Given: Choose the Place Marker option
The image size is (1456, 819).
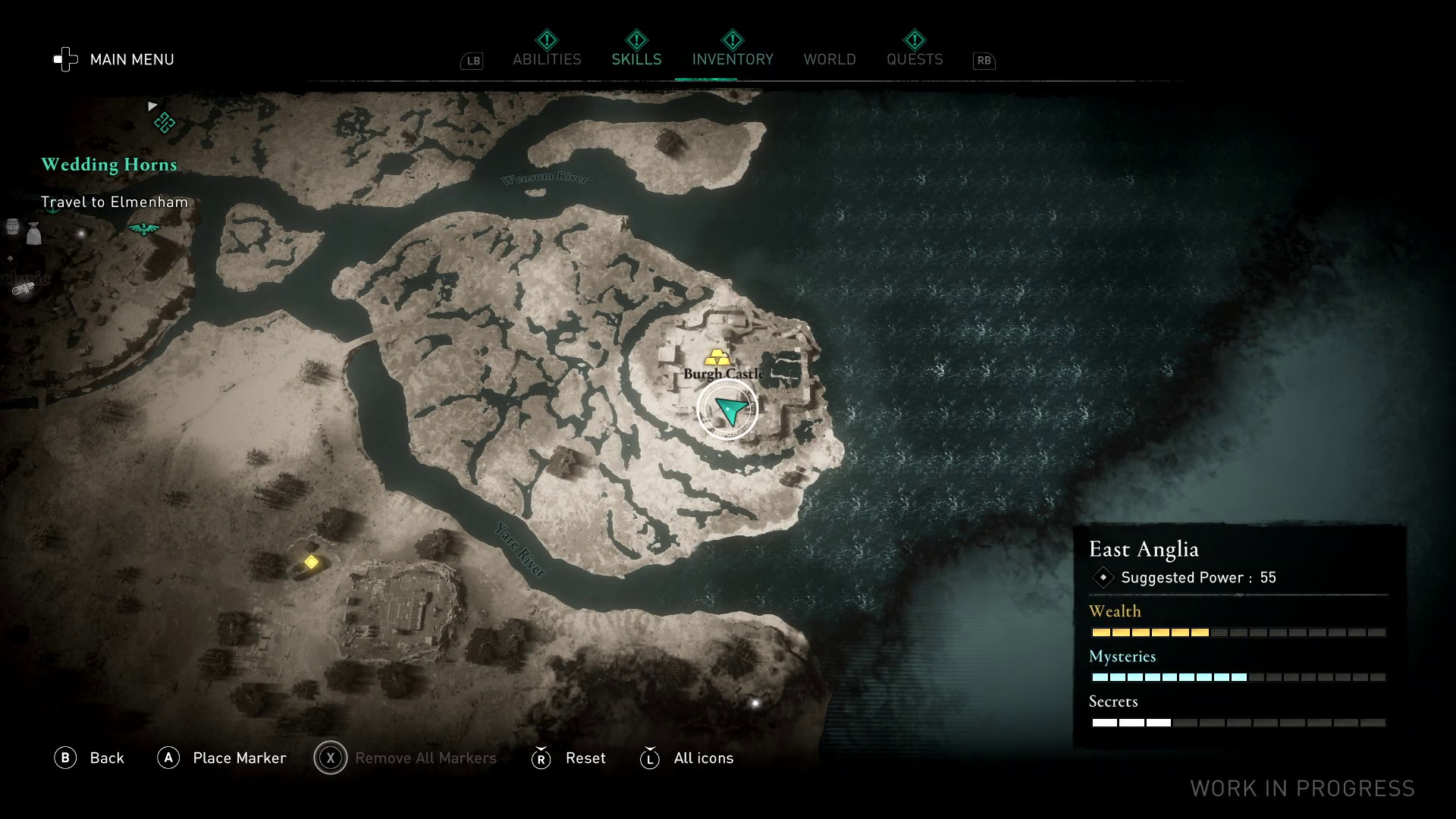Looking at the screenshot, I should tap(222, 758).
